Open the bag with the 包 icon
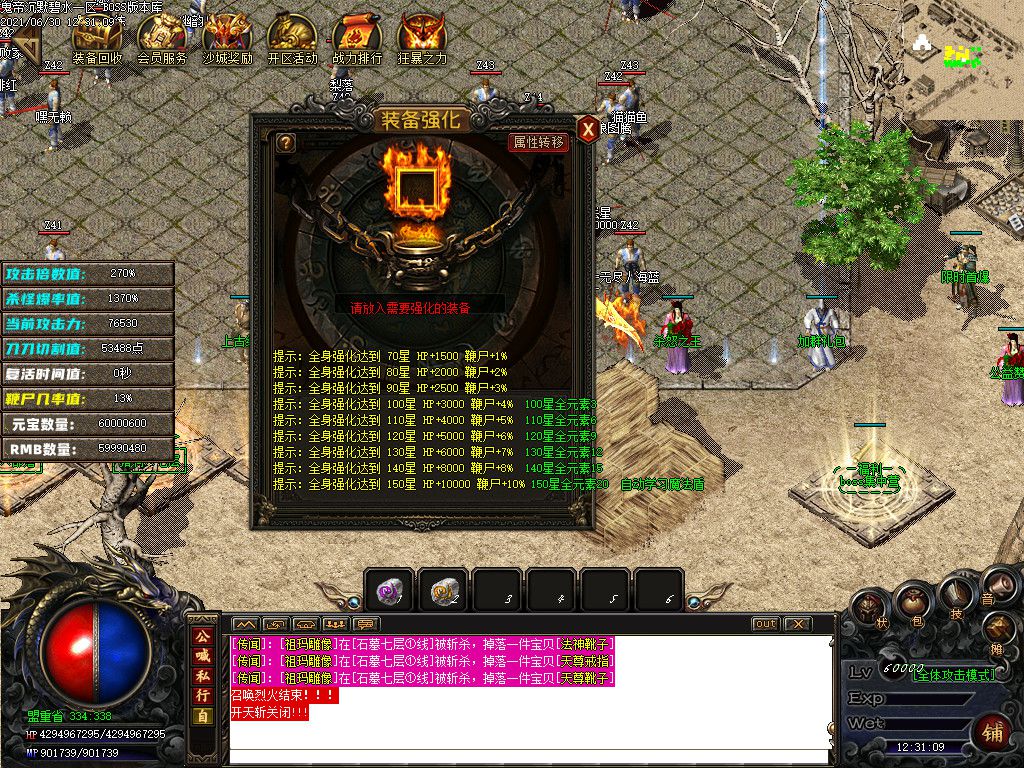This screenshot has height=768, width=1024. tap(912, 603)
